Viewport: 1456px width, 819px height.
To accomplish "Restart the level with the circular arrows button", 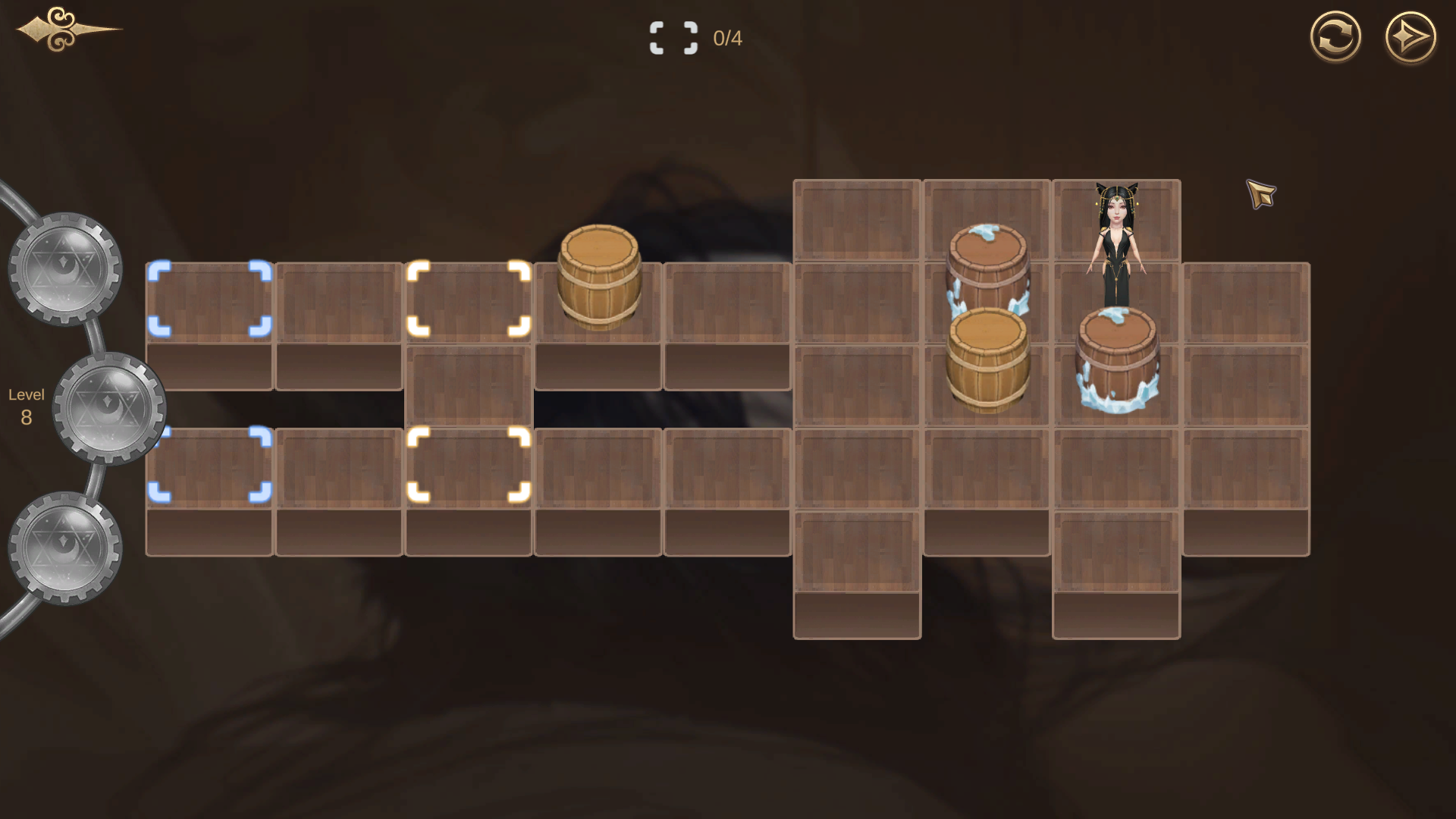I will (1335, 37).
